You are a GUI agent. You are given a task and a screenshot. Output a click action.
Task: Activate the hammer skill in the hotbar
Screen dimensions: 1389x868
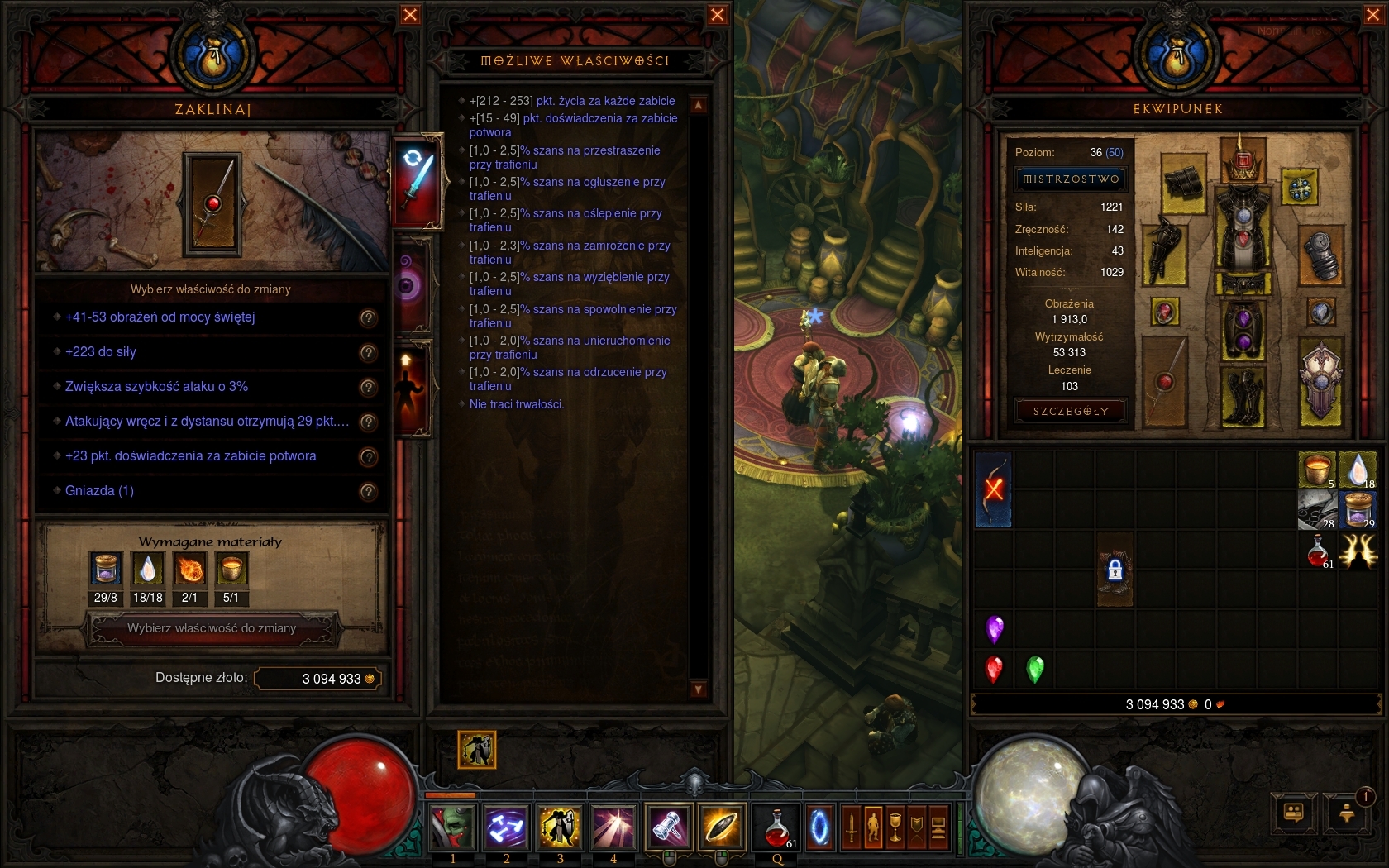coord(668,827)
